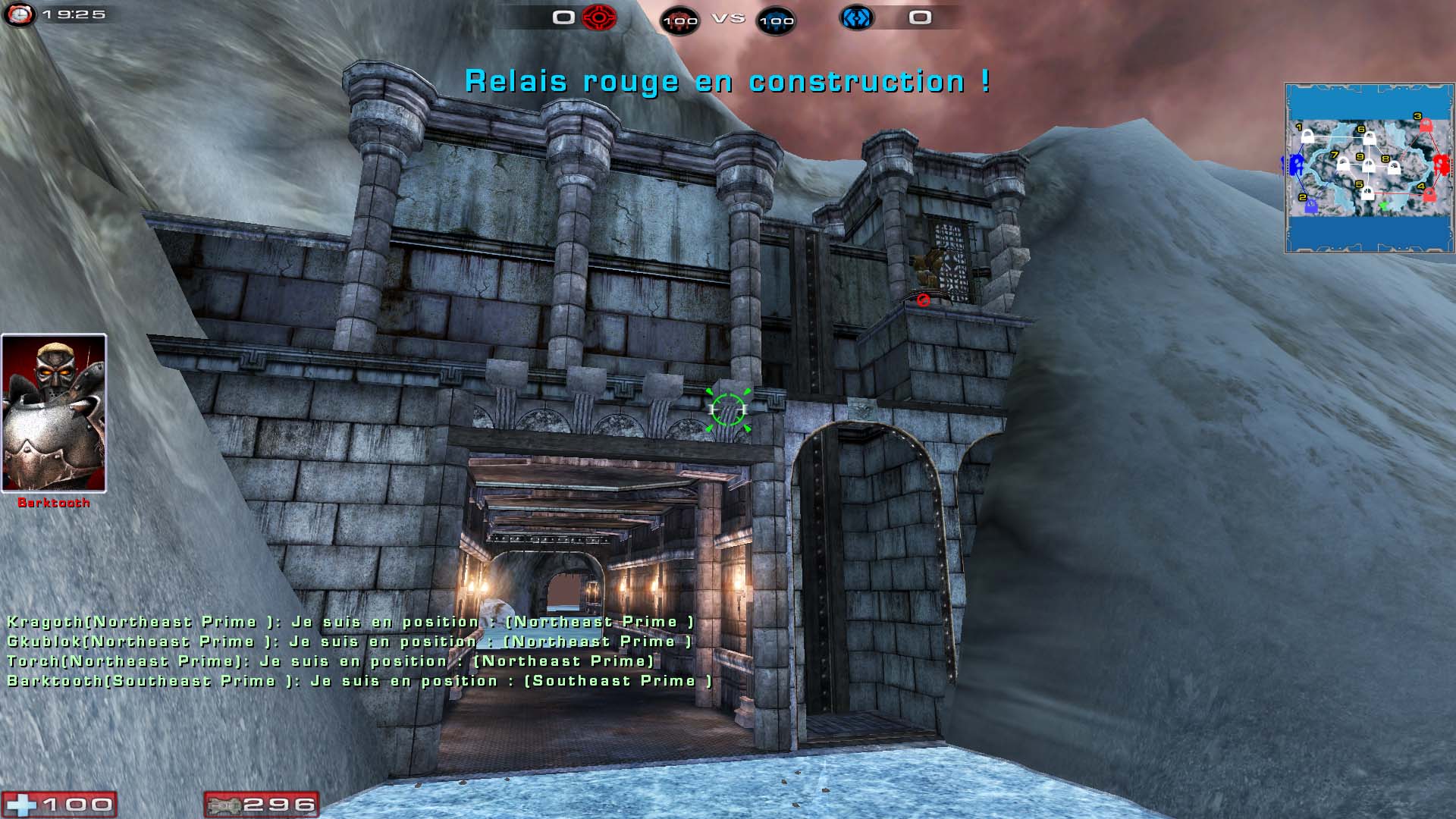
Task: Select node 7 on the minimap
Action: click(1343, 164)
